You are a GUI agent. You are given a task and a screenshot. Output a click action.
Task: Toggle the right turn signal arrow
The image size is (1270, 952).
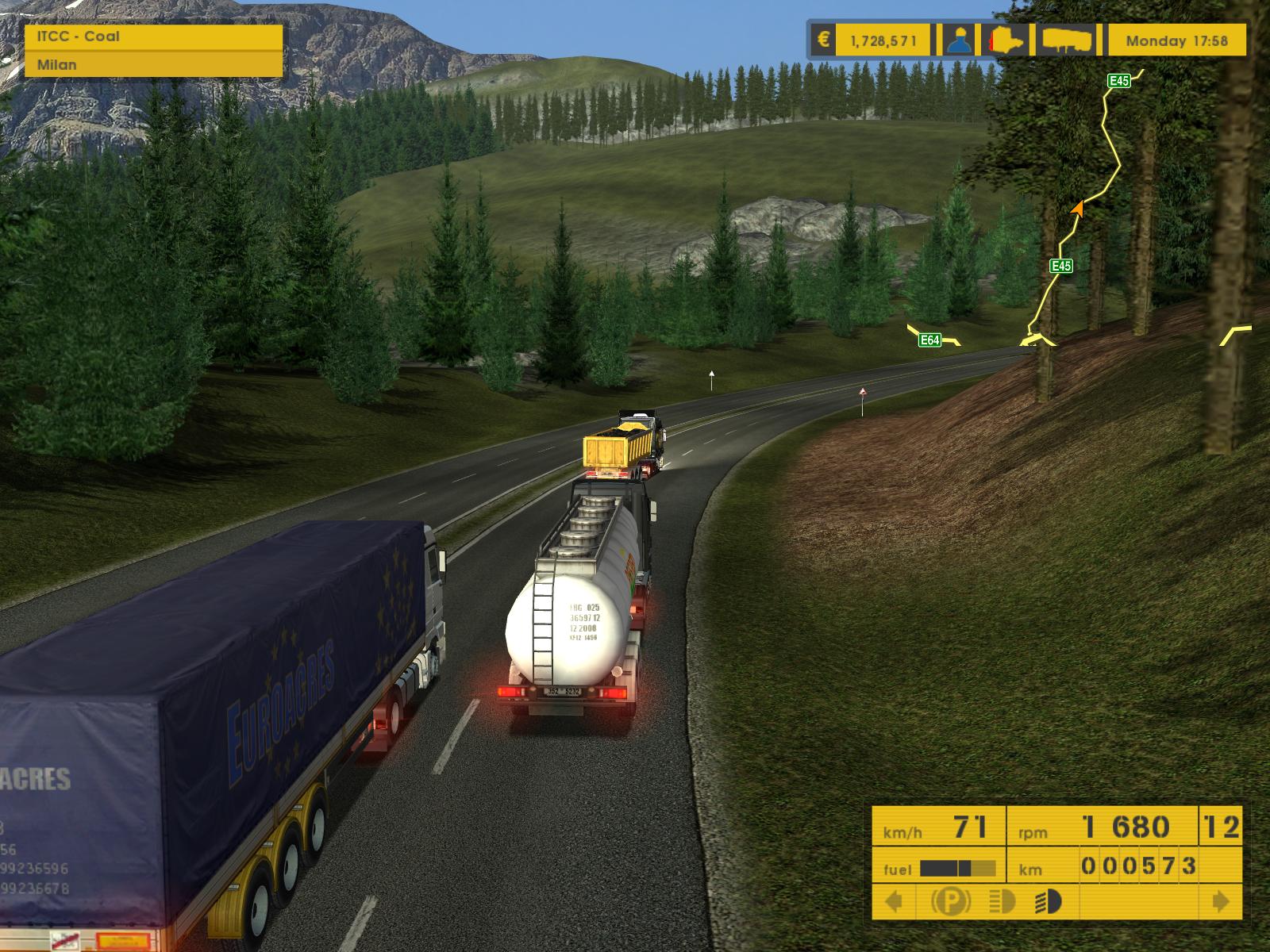(x=1220, y=901)
